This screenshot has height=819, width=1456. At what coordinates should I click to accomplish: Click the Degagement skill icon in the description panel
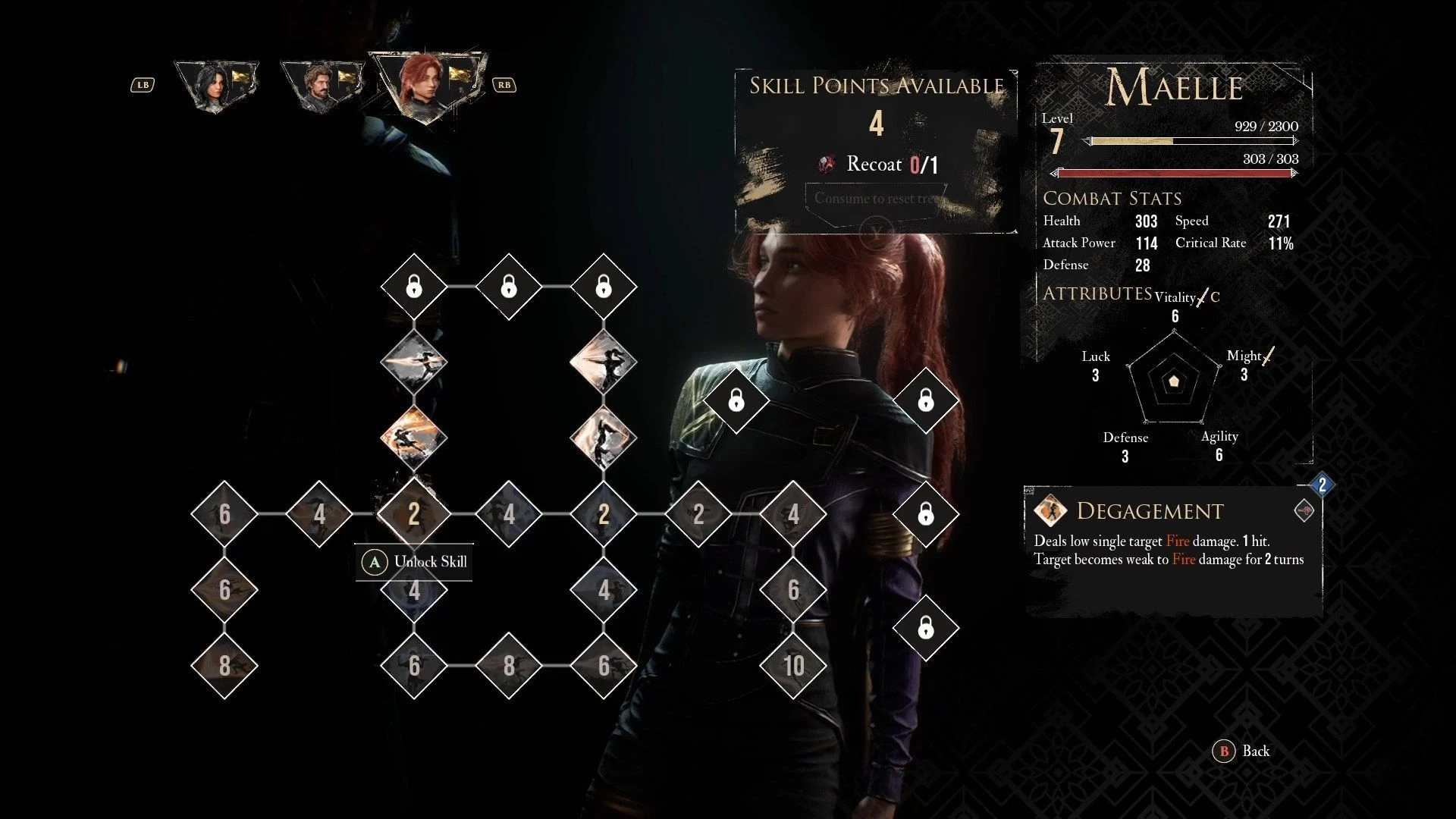[x=1050, y=511]
